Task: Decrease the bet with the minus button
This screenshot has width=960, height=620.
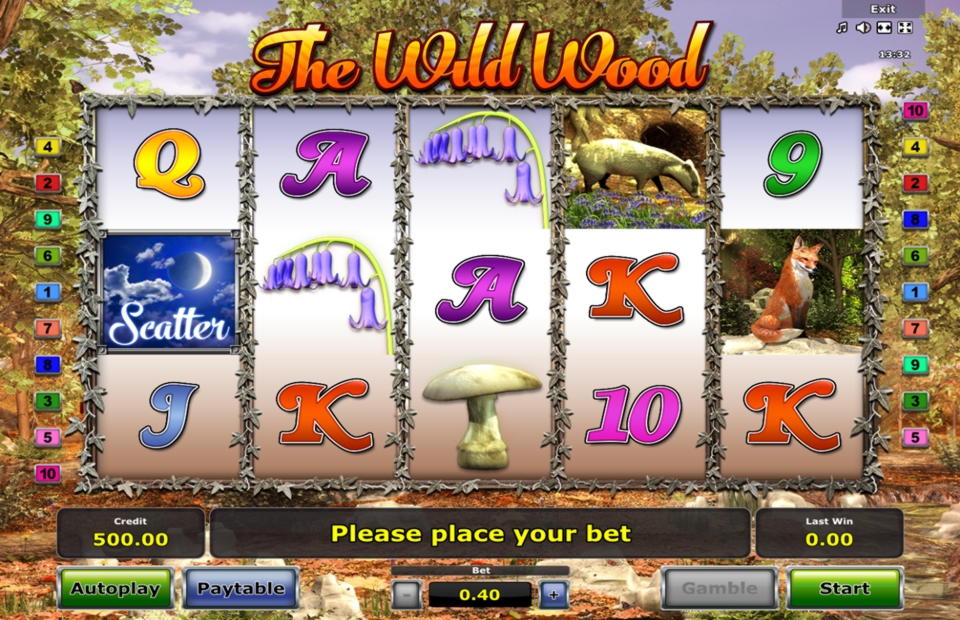Action: point(406,594)
